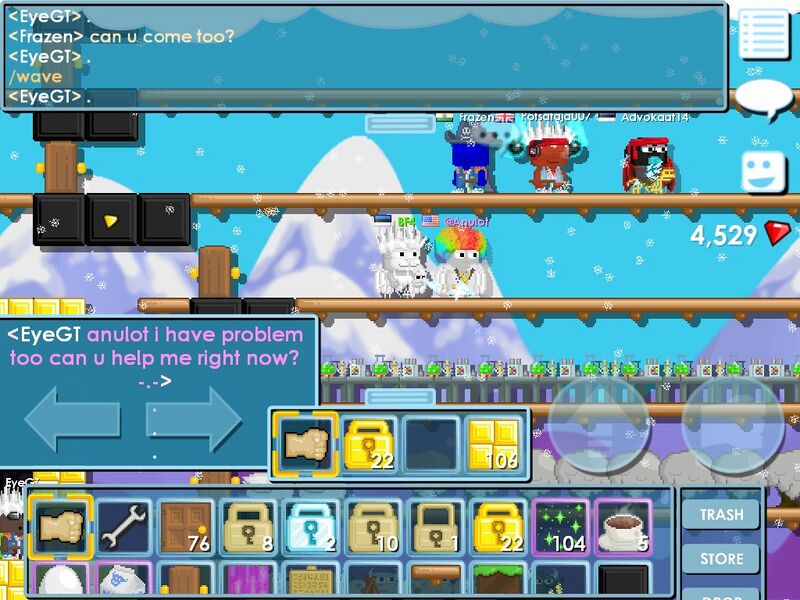The height and width of the screenshot is (600, 800).
Task: Select the coffee cup item slot
Action: coord(623,527)
